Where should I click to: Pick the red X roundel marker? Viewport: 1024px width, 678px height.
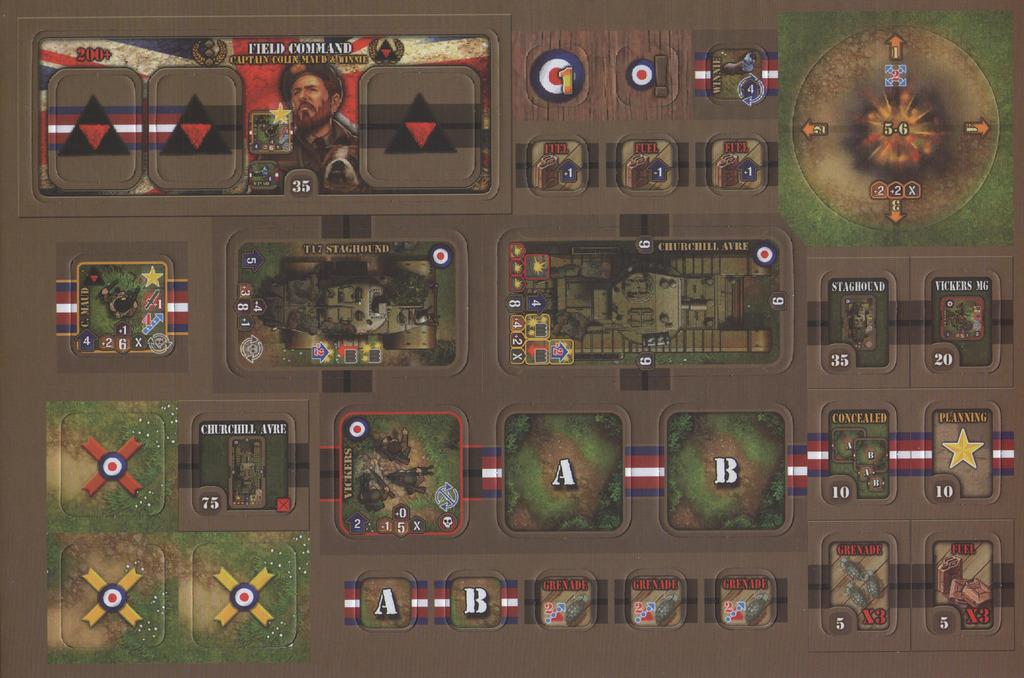112,465
